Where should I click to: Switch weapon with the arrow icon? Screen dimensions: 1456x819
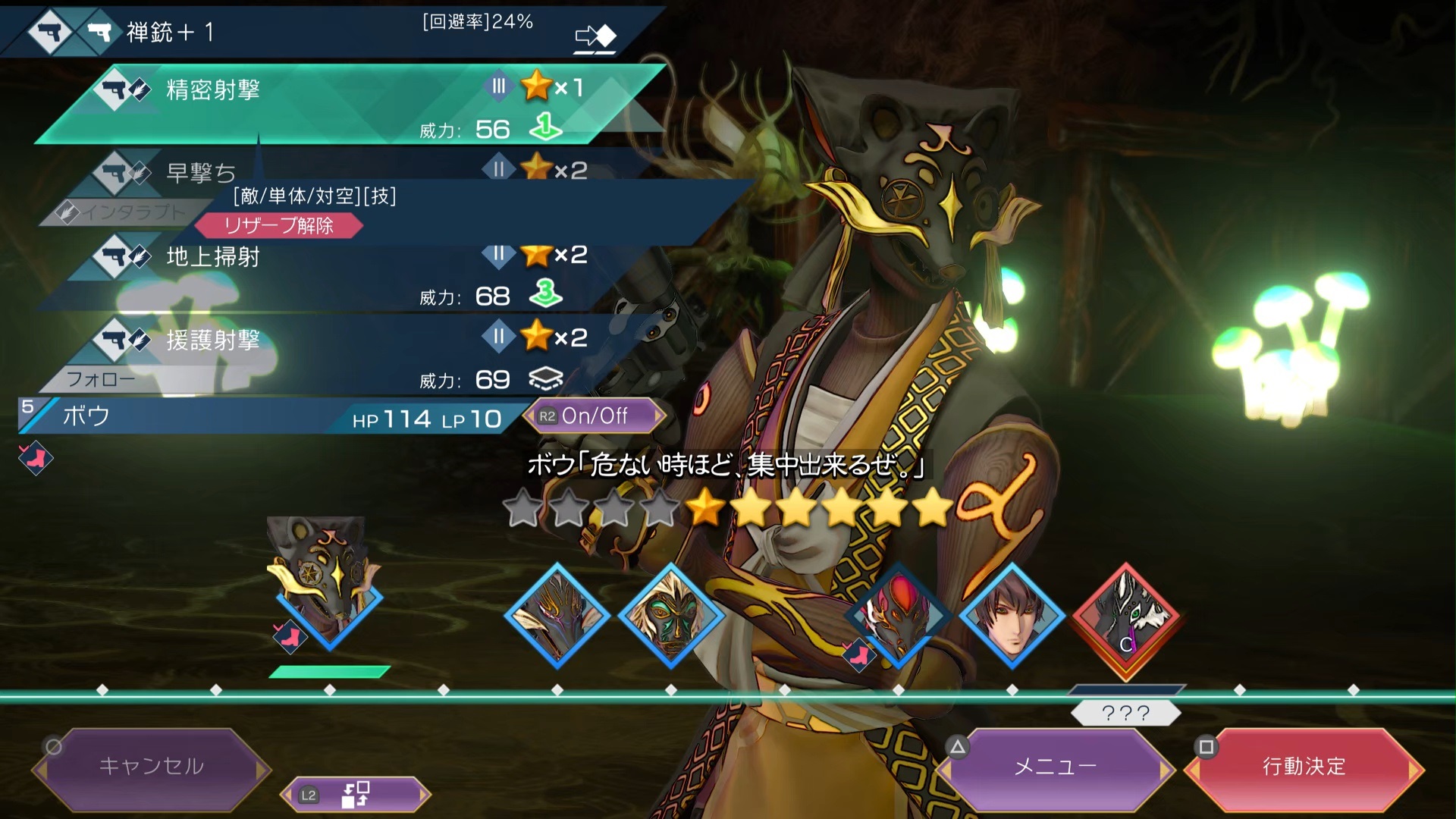pyautogui.click(x=596, y=36)
